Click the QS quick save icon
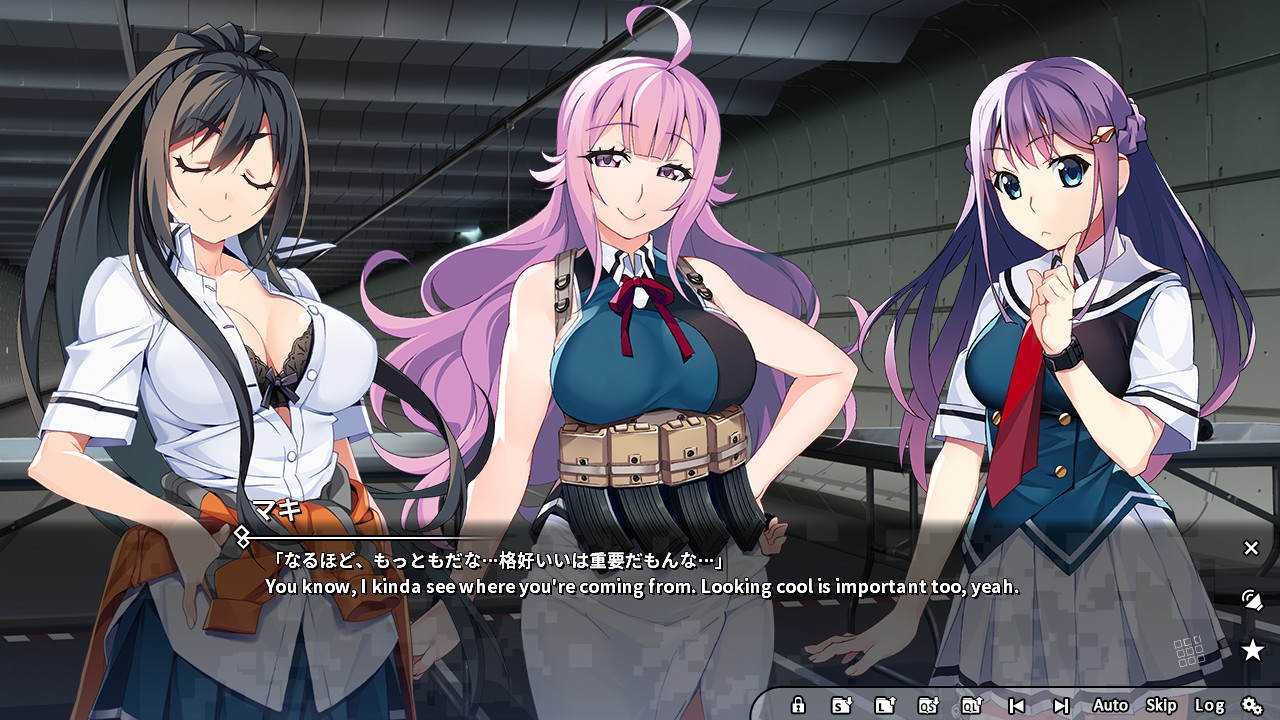1280x720 pixels. click(x=928, y=706)
